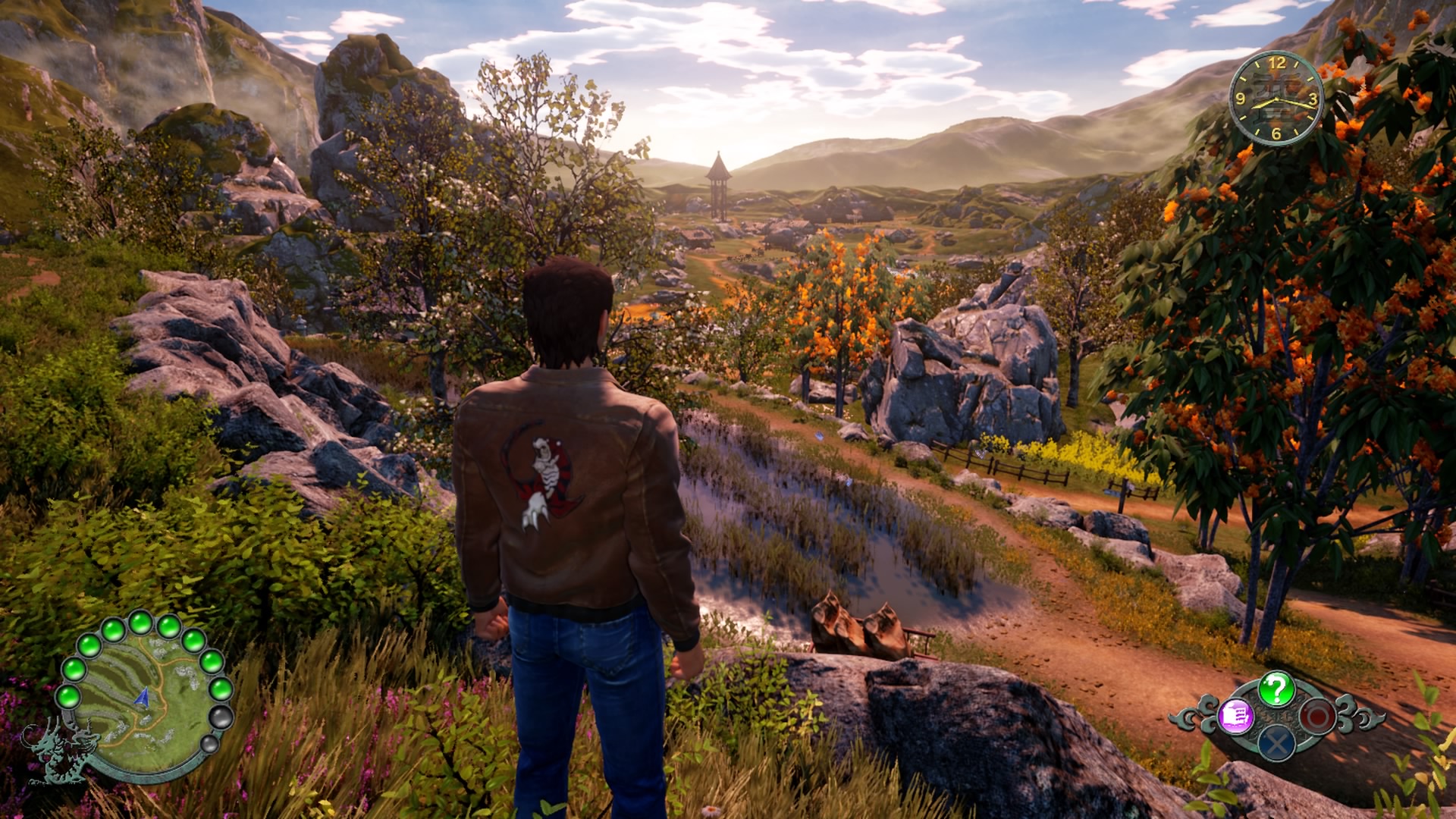Screen dimensions: 1456x819
Task: Open the circular minimap
Action: (143, 695)
